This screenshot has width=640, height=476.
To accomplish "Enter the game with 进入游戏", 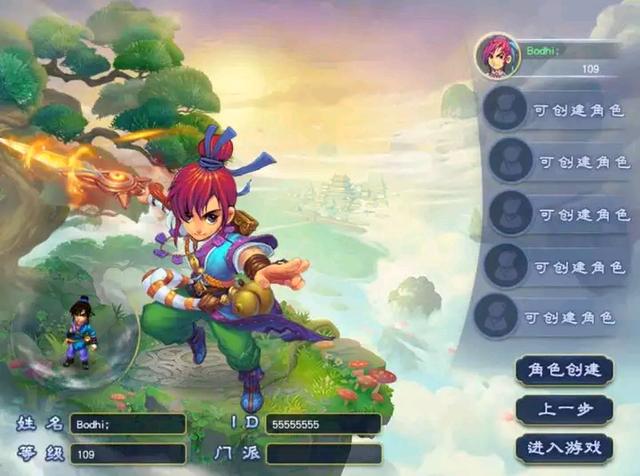I will (x=564, y=446).
